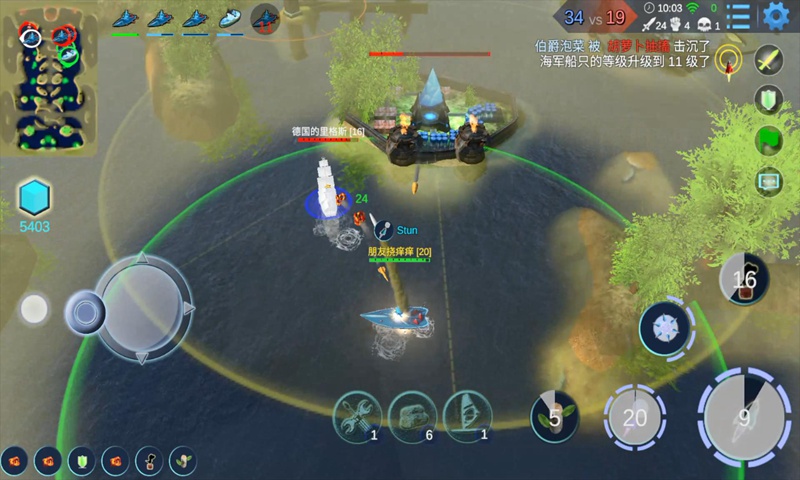The image size is (800, 480).
Task: Activate the leaf skill on cooldown 5
Action: pyautogui.click(x=555, y=417)
